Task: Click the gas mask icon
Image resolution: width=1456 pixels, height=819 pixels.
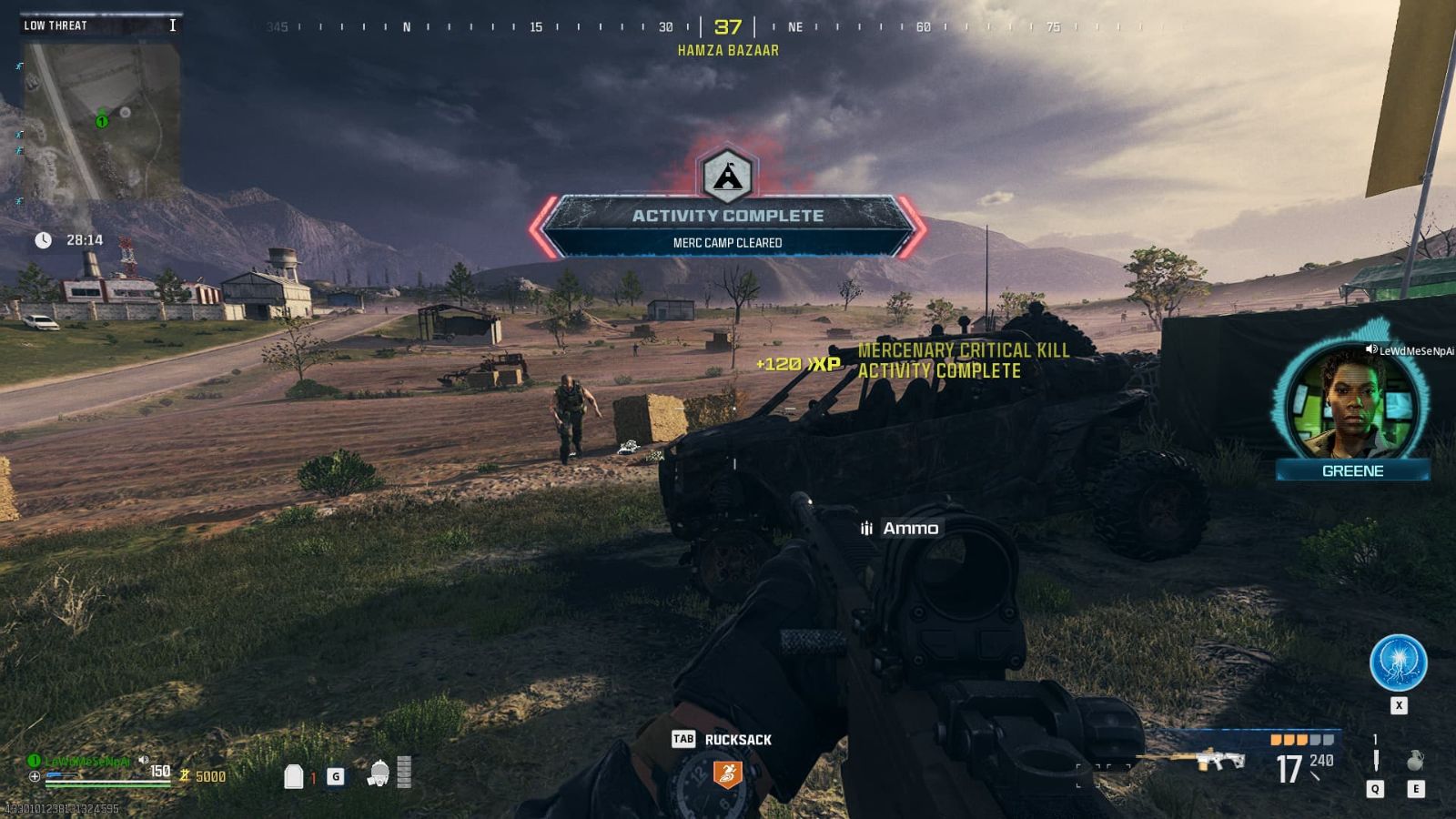Action: (378, 775)
